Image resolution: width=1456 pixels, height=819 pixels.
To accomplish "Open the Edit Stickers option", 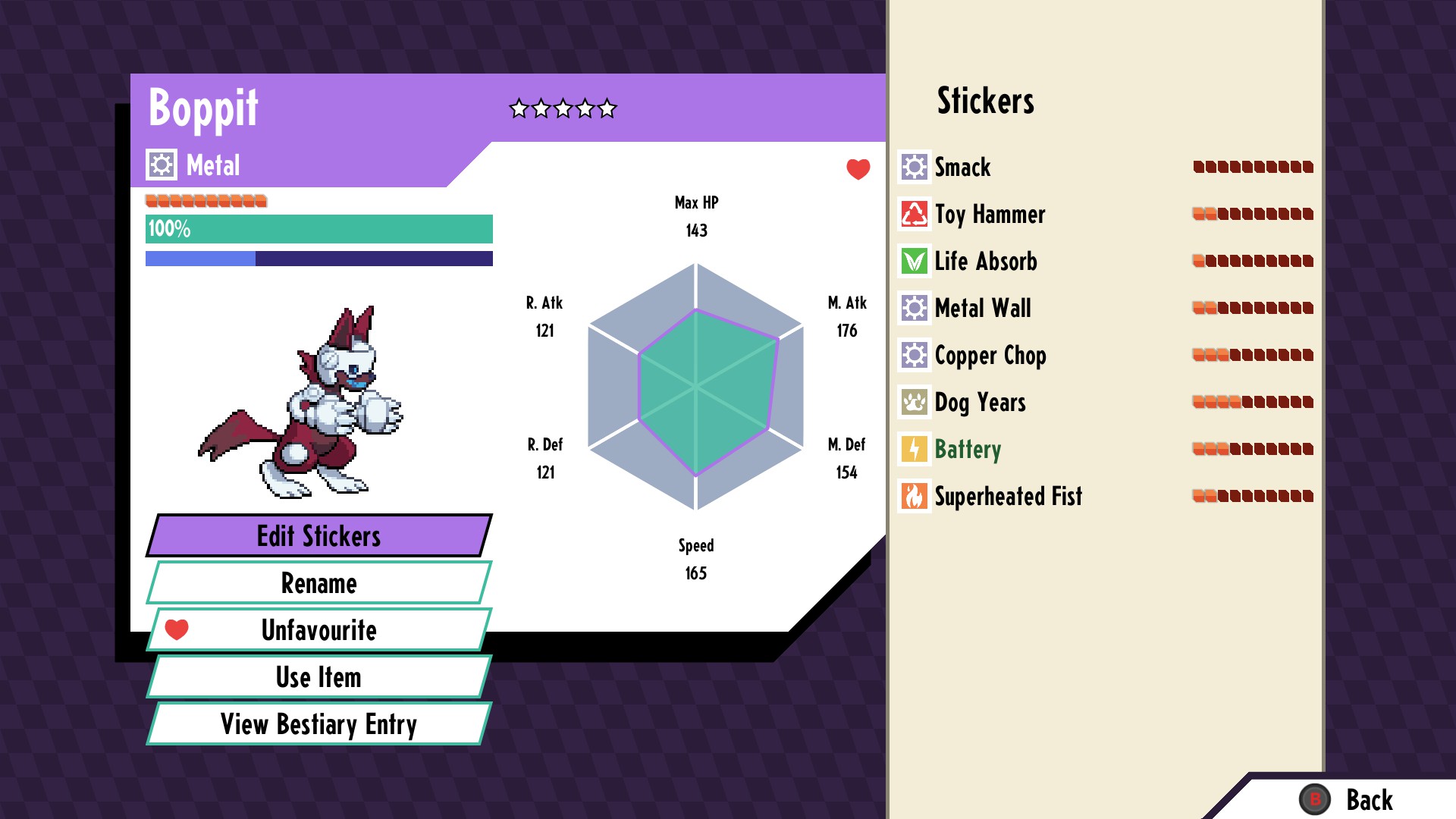I will 318,536.
